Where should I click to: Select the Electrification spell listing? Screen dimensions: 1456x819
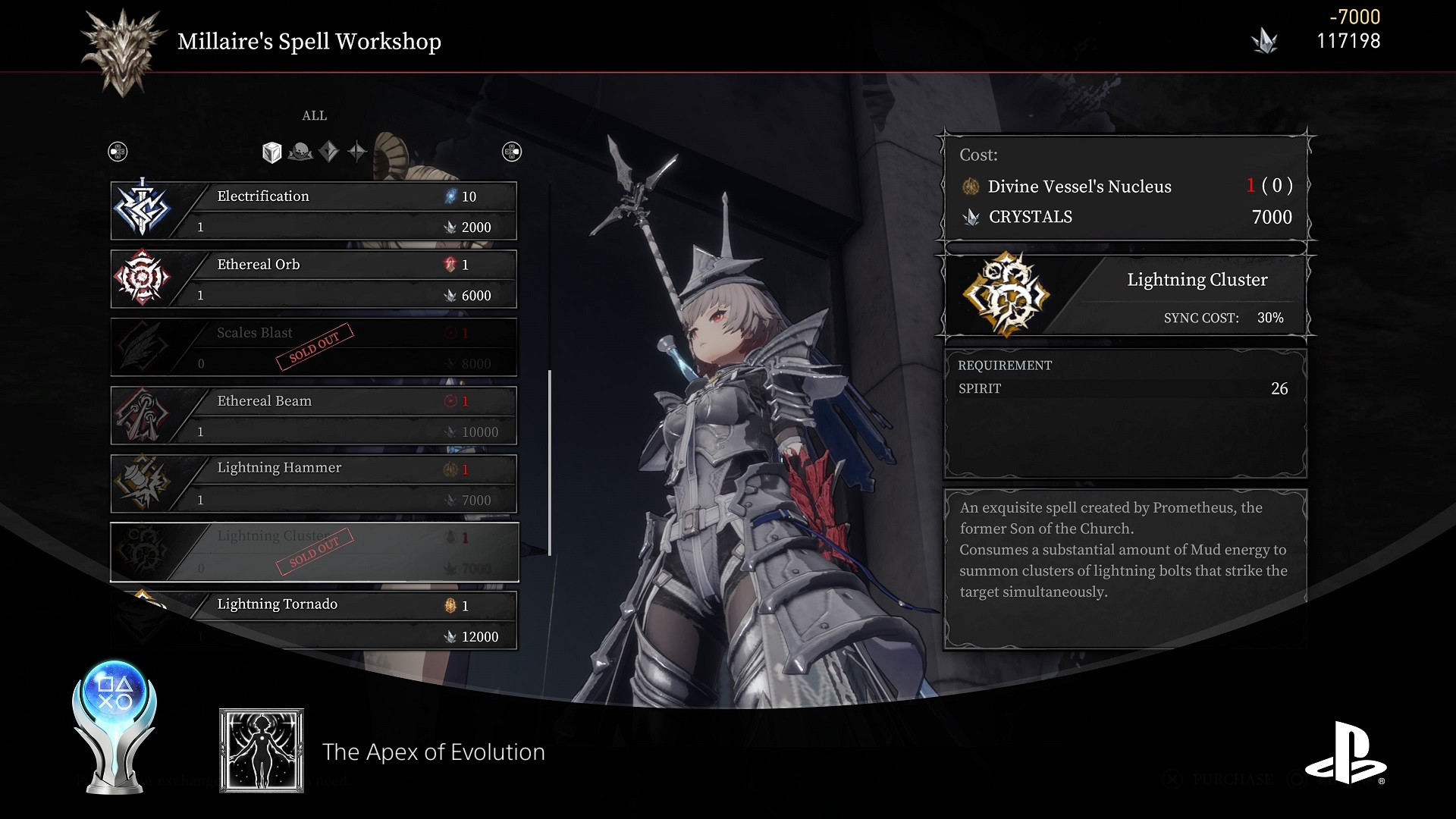[x=314, y=211]
